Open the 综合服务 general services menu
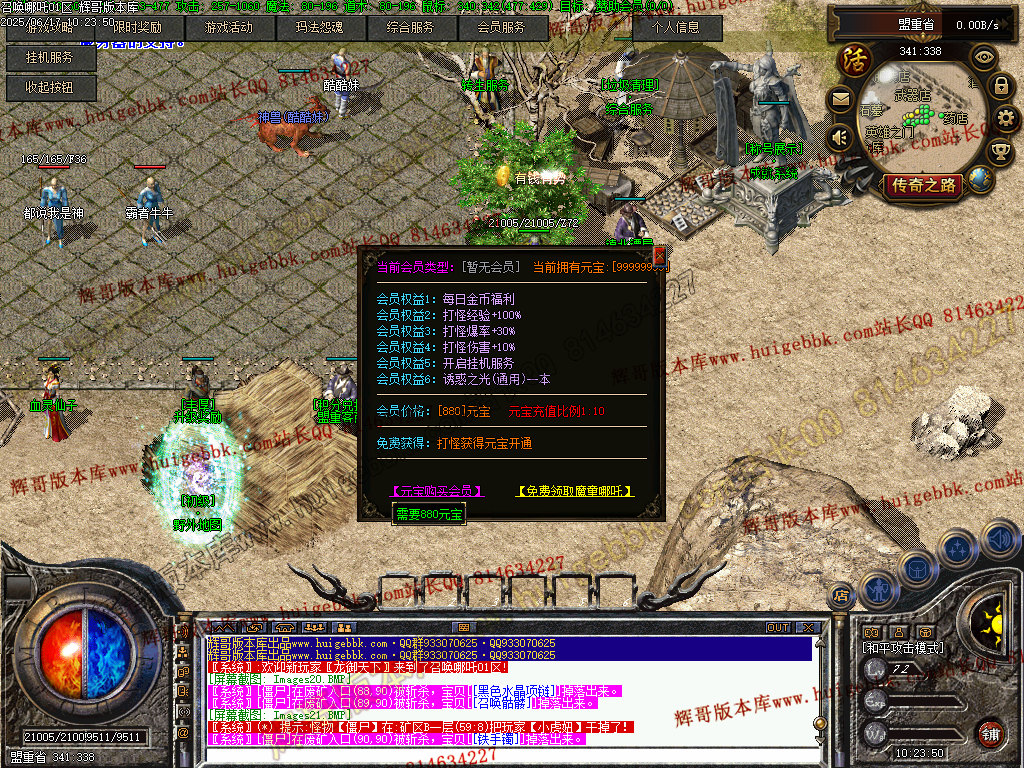 click(x=410, y=28)
